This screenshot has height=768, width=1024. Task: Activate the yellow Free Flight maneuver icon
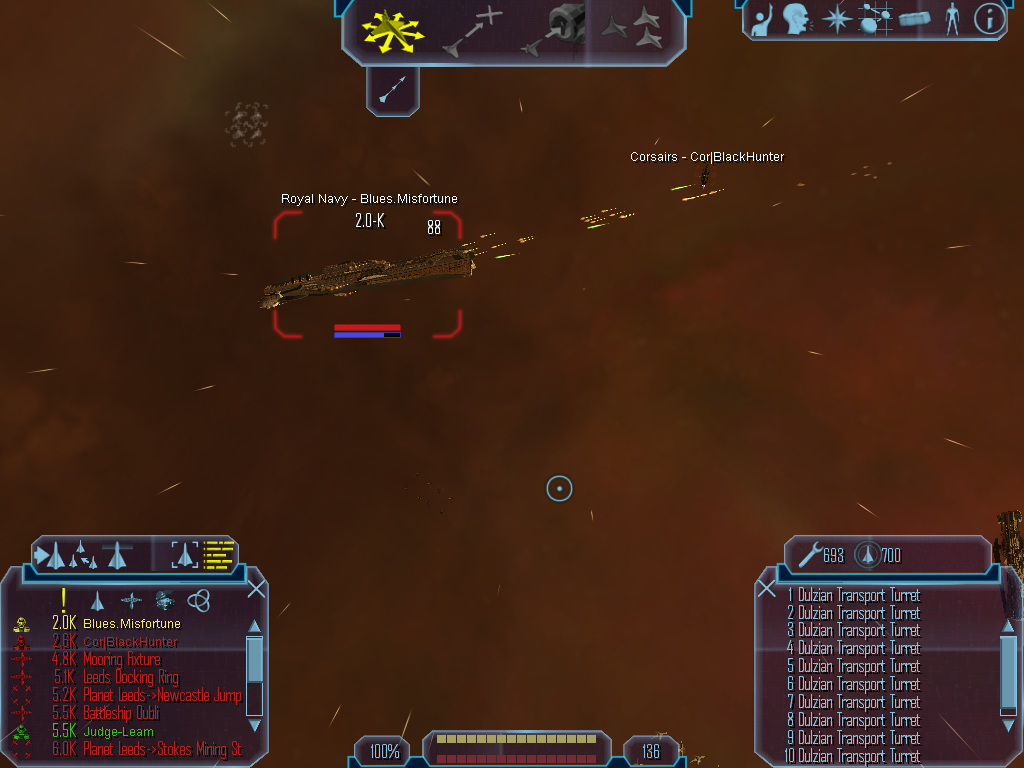391,31
